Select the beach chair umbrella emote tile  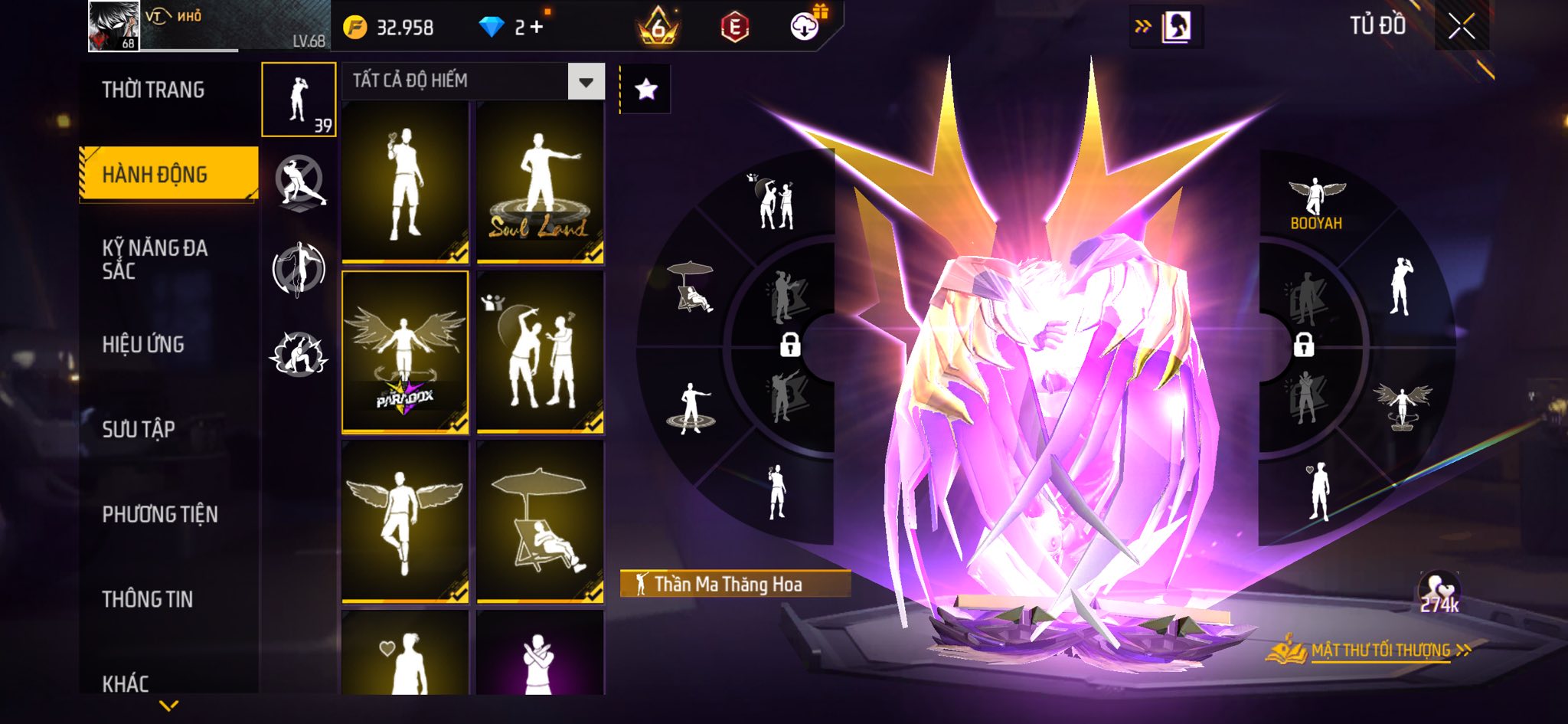(x=540, y=521)
